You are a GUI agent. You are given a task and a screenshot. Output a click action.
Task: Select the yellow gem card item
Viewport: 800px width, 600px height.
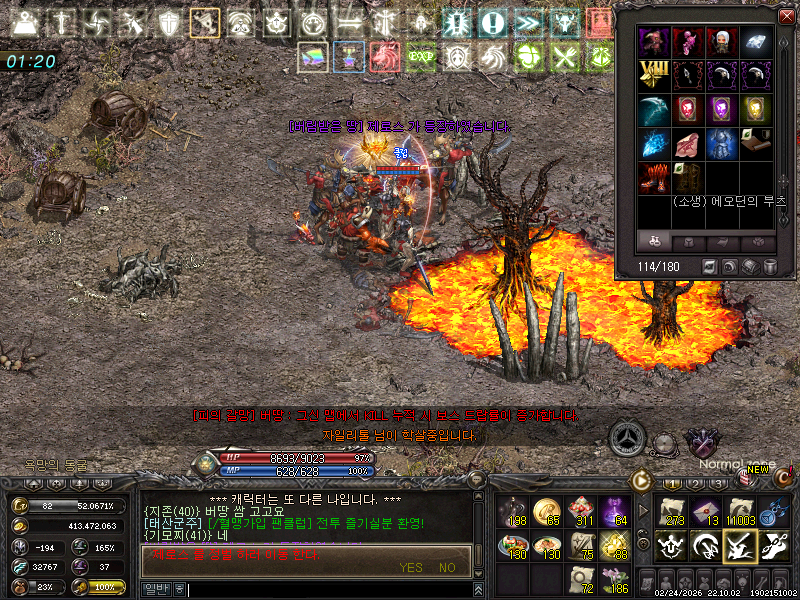coord(756,109)
